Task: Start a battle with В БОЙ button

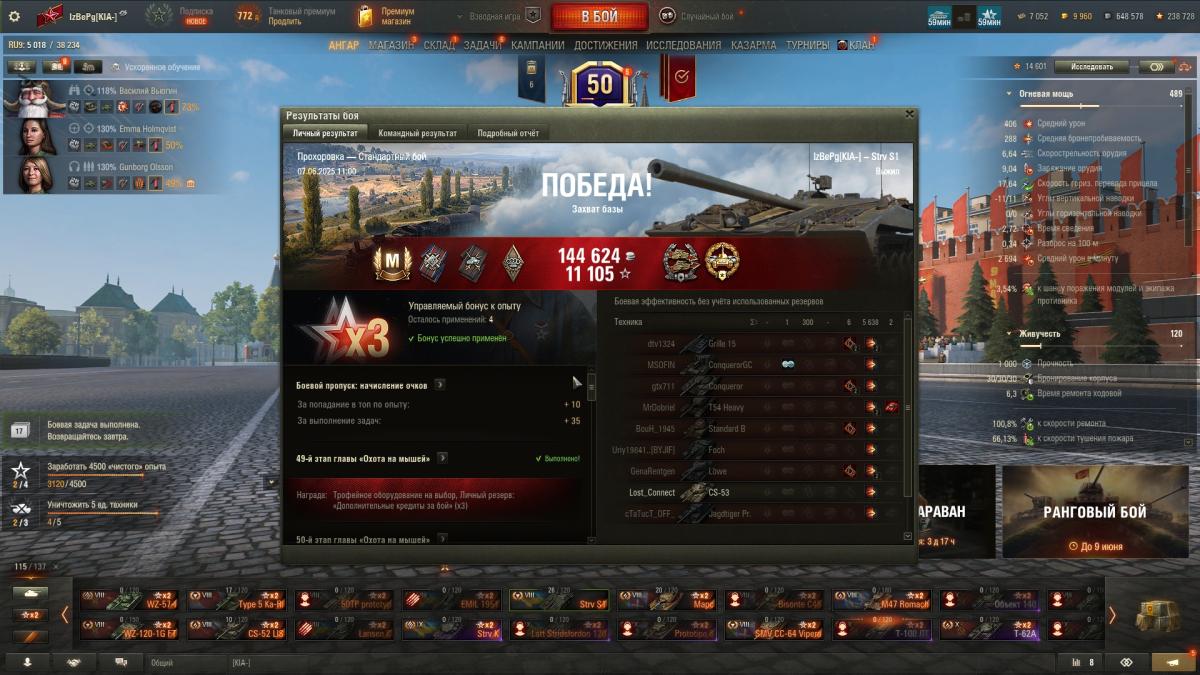Action: click(x=599, y=16)
